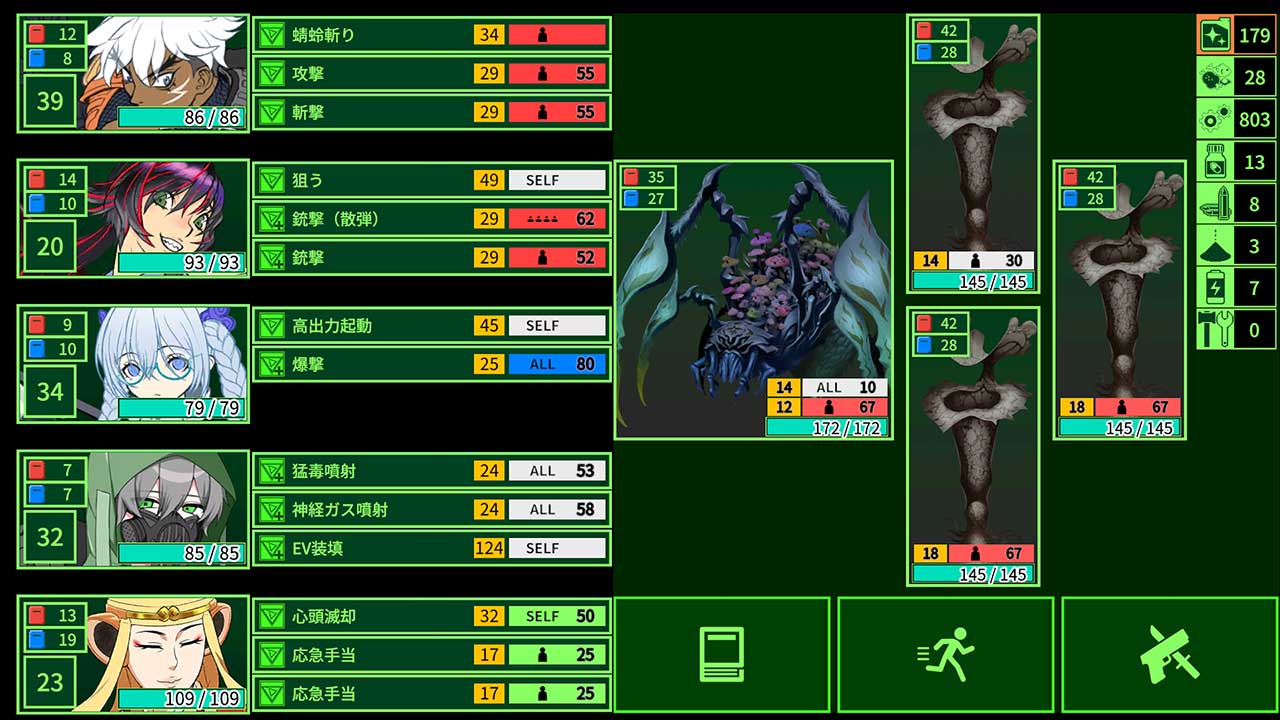This screenshot has height=720, width=1280.
Task: Trigger the EV装填 self skill
Action: (x=430, y=548)
